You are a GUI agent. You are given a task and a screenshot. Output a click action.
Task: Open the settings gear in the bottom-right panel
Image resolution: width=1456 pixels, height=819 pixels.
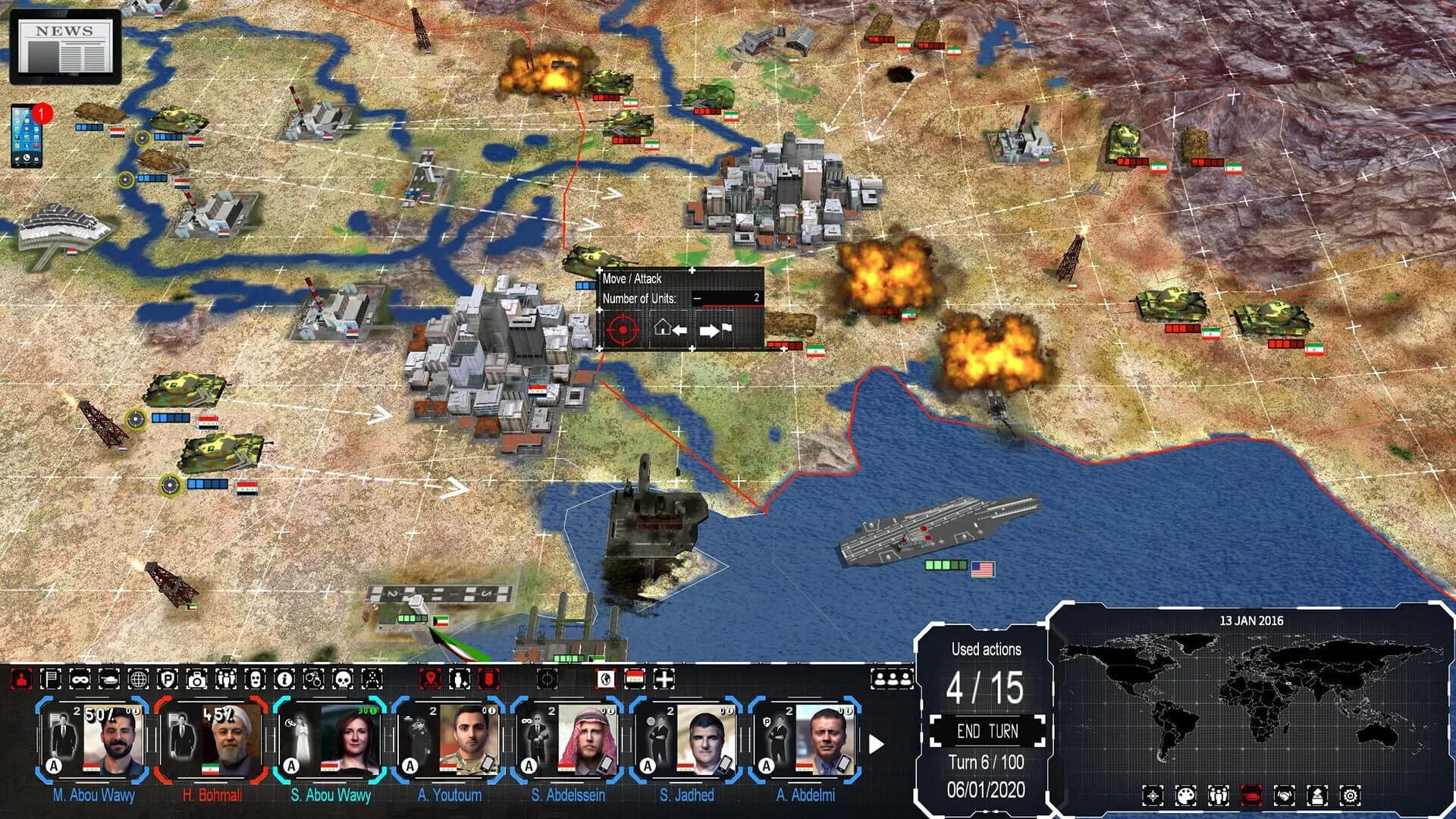click(1351, 795)
